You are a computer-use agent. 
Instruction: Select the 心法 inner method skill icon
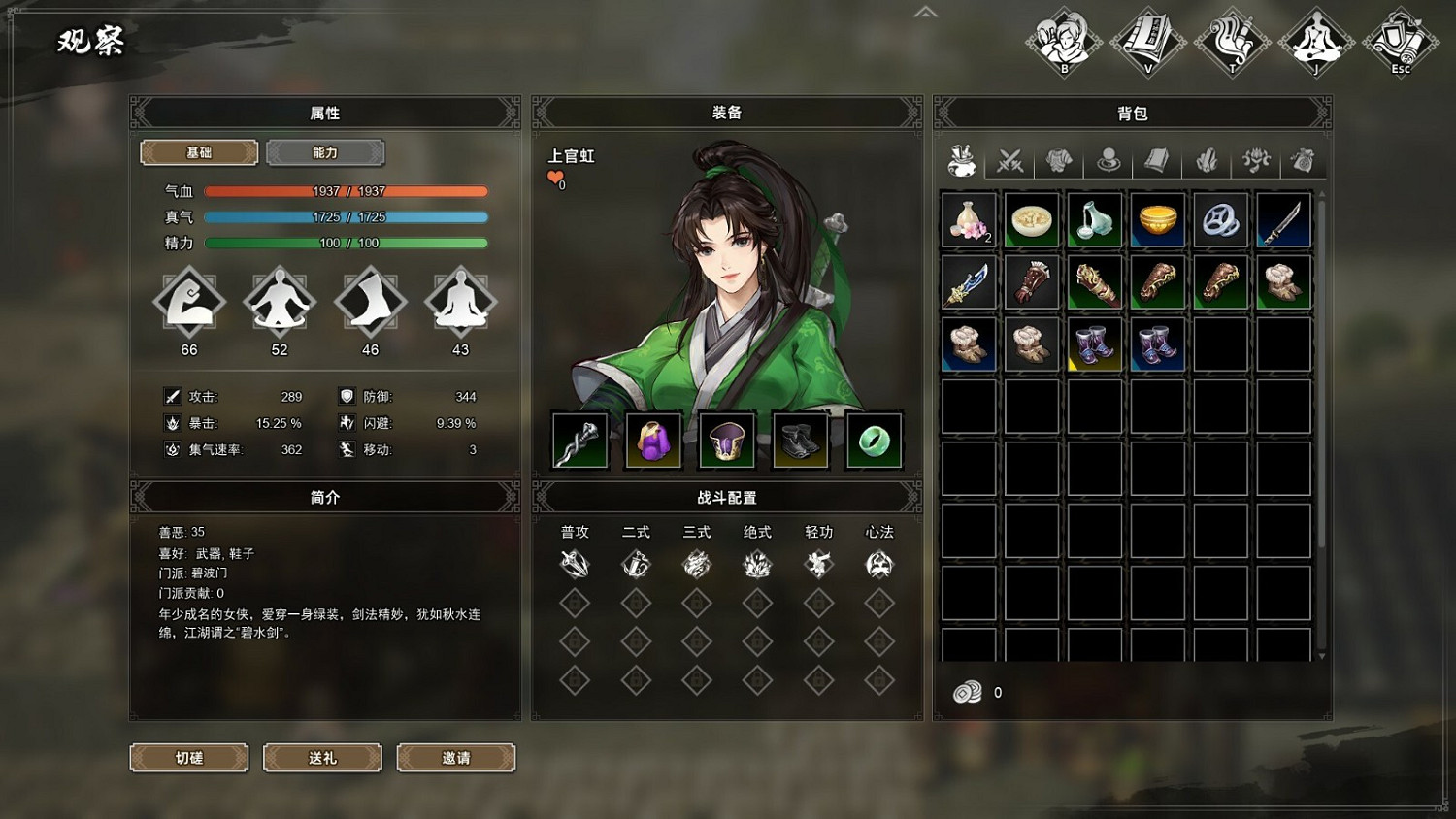[x=878, y=563]
